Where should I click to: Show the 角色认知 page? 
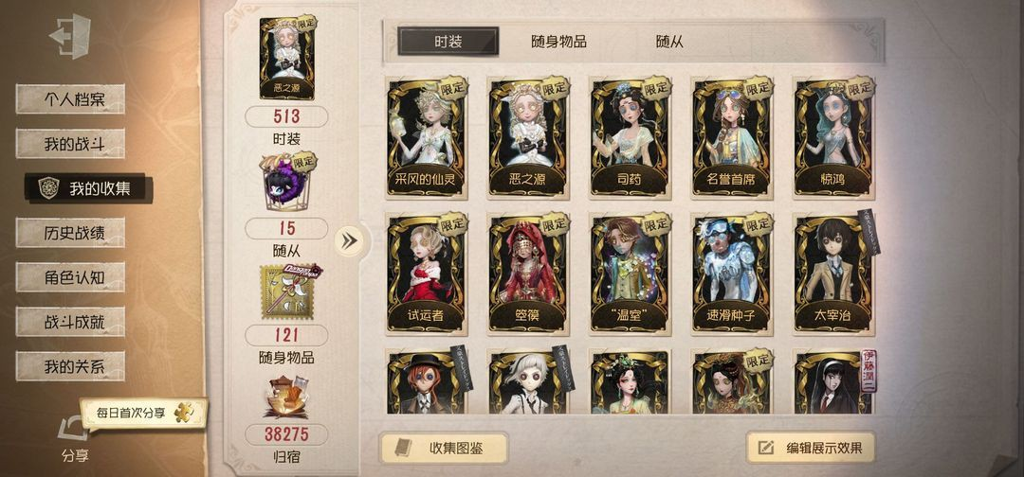70,277
